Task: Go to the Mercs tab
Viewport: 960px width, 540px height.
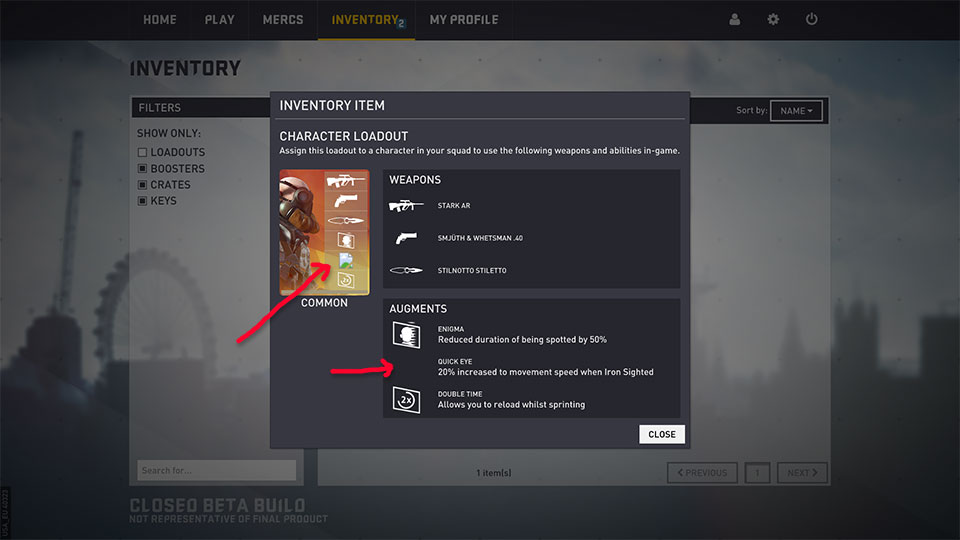Action: click(283, 20)
